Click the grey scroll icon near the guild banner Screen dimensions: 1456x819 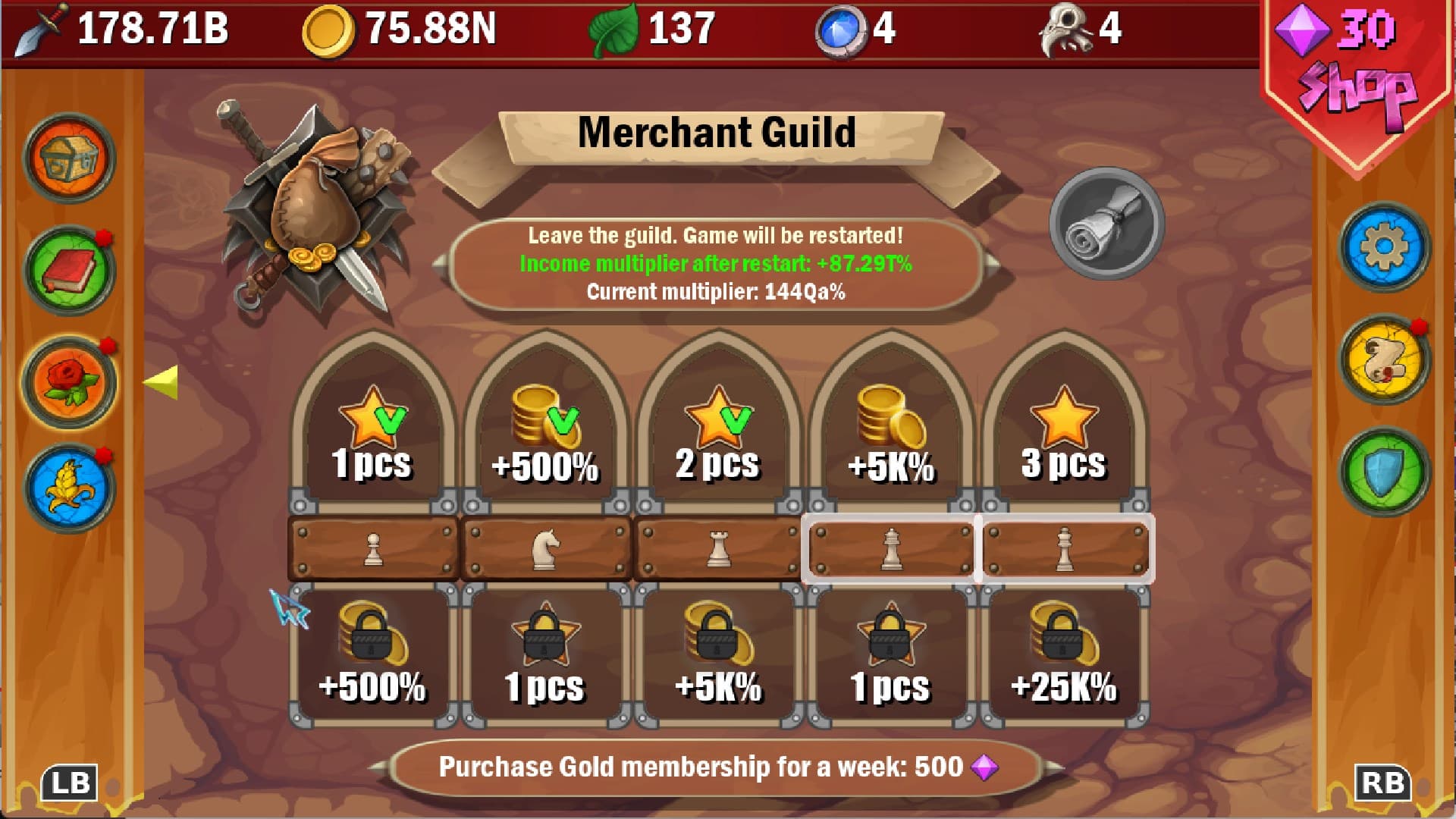tap(1106, 227)
